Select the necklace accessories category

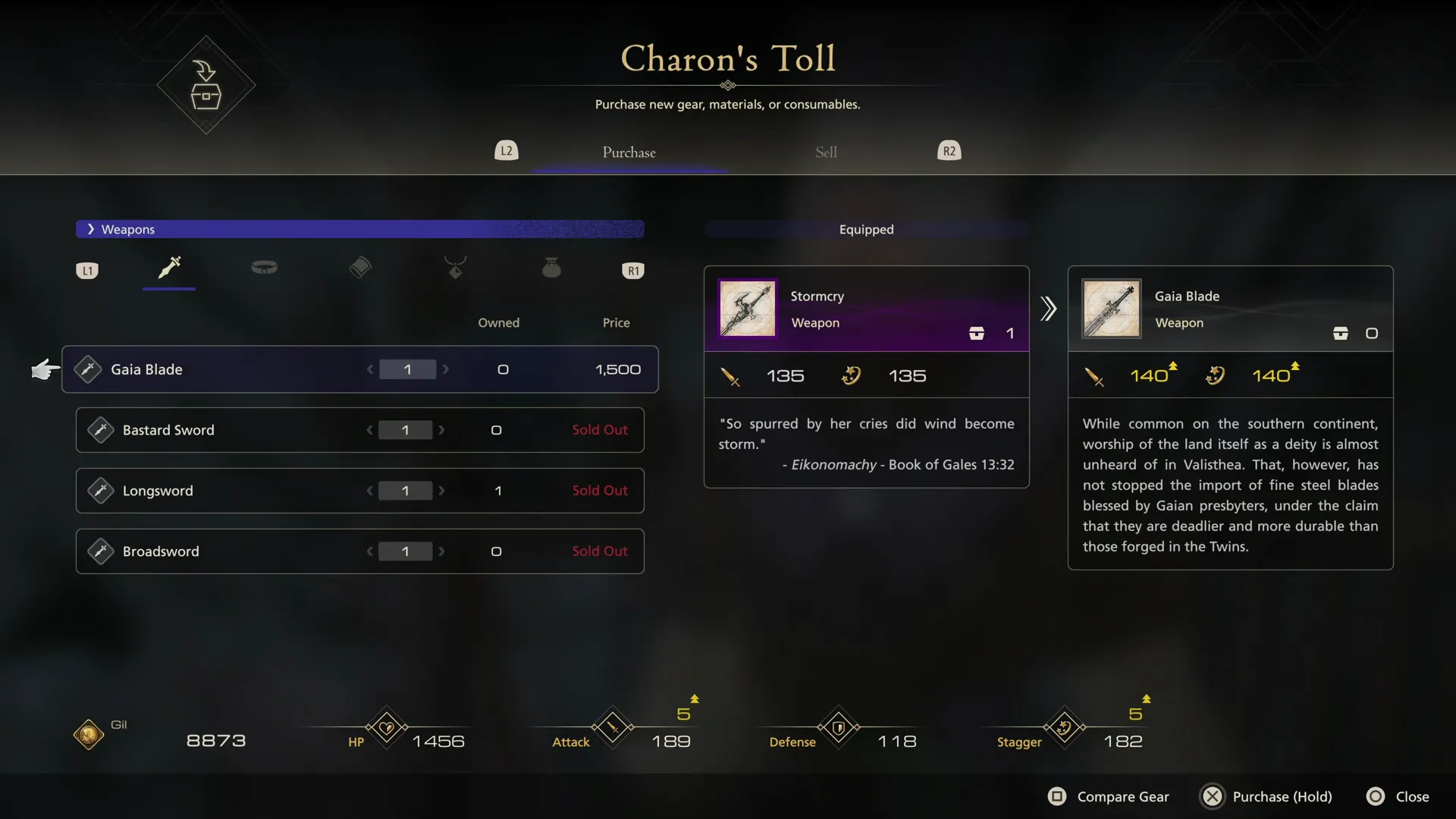tap(455, 269)
